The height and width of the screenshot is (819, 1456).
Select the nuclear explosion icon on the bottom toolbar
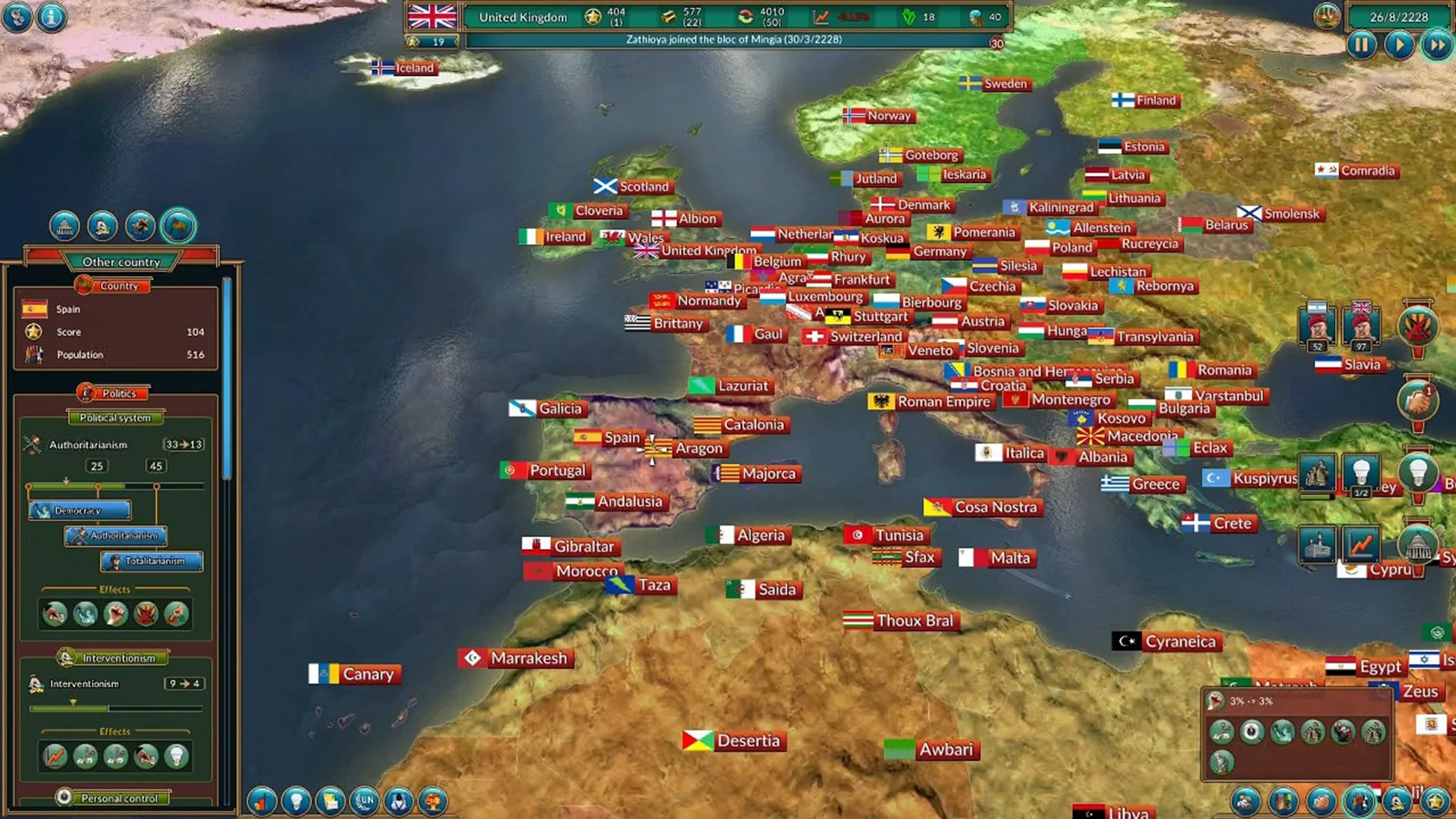click(x=432, y=802)
